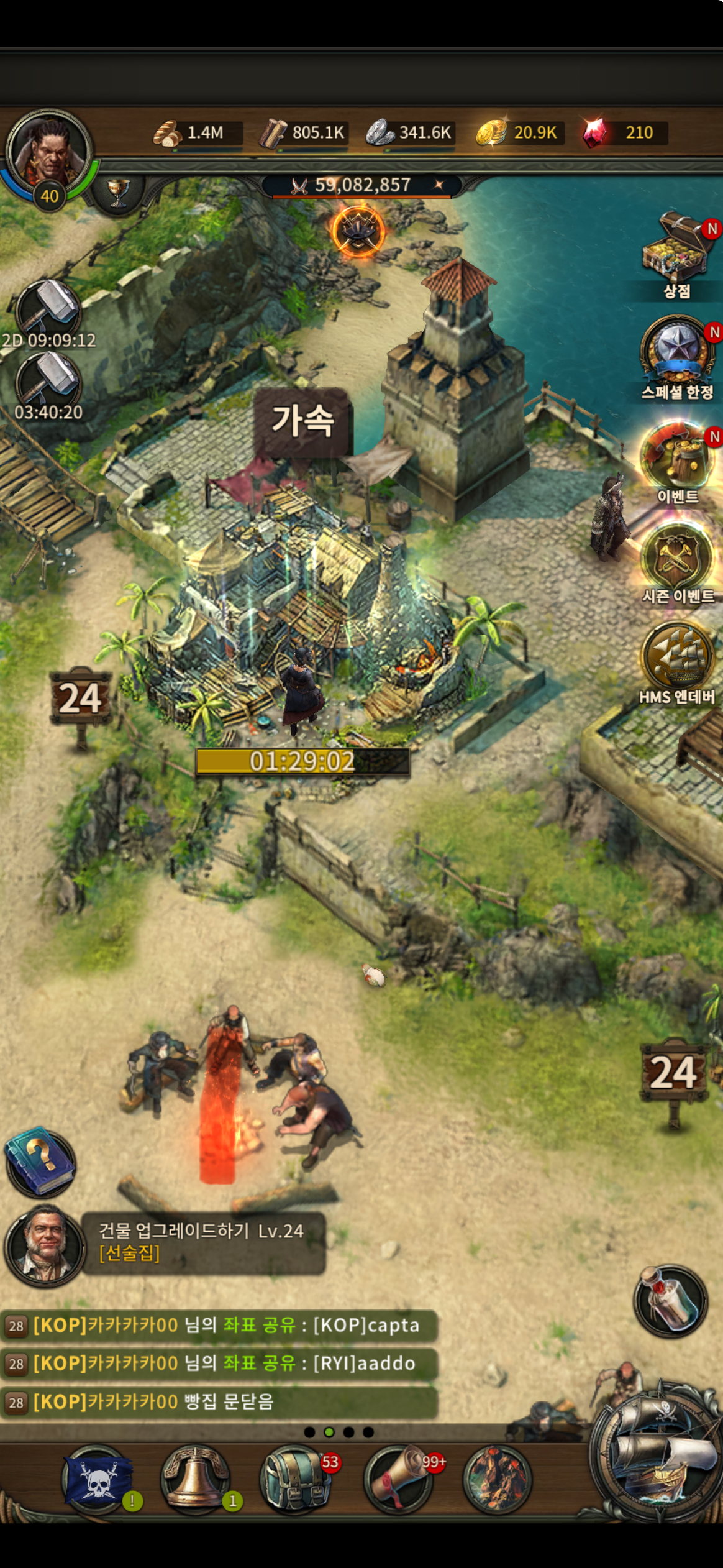Image resolution: width=723 pixels, height=1568 pixels.
Task: Open the message in a bottle icon
Action: coord(670,1300)
